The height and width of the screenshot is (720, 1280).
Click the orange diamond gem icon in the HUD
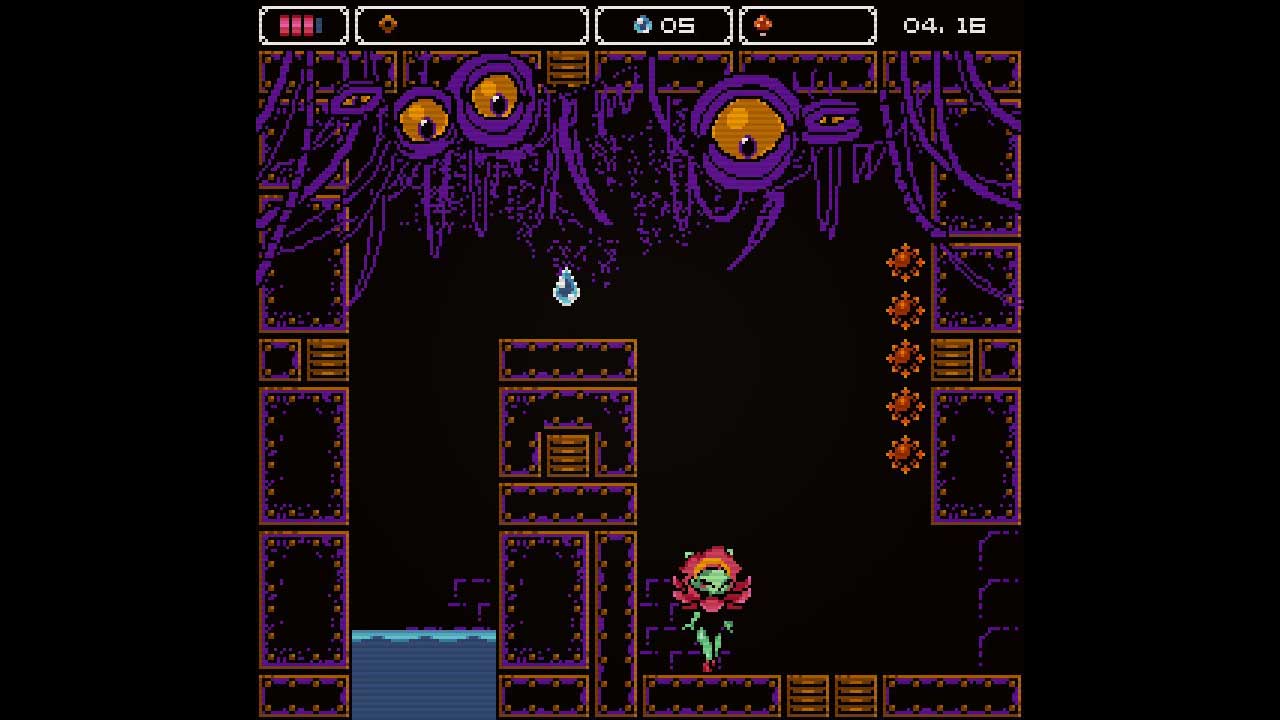pos(387,25)
